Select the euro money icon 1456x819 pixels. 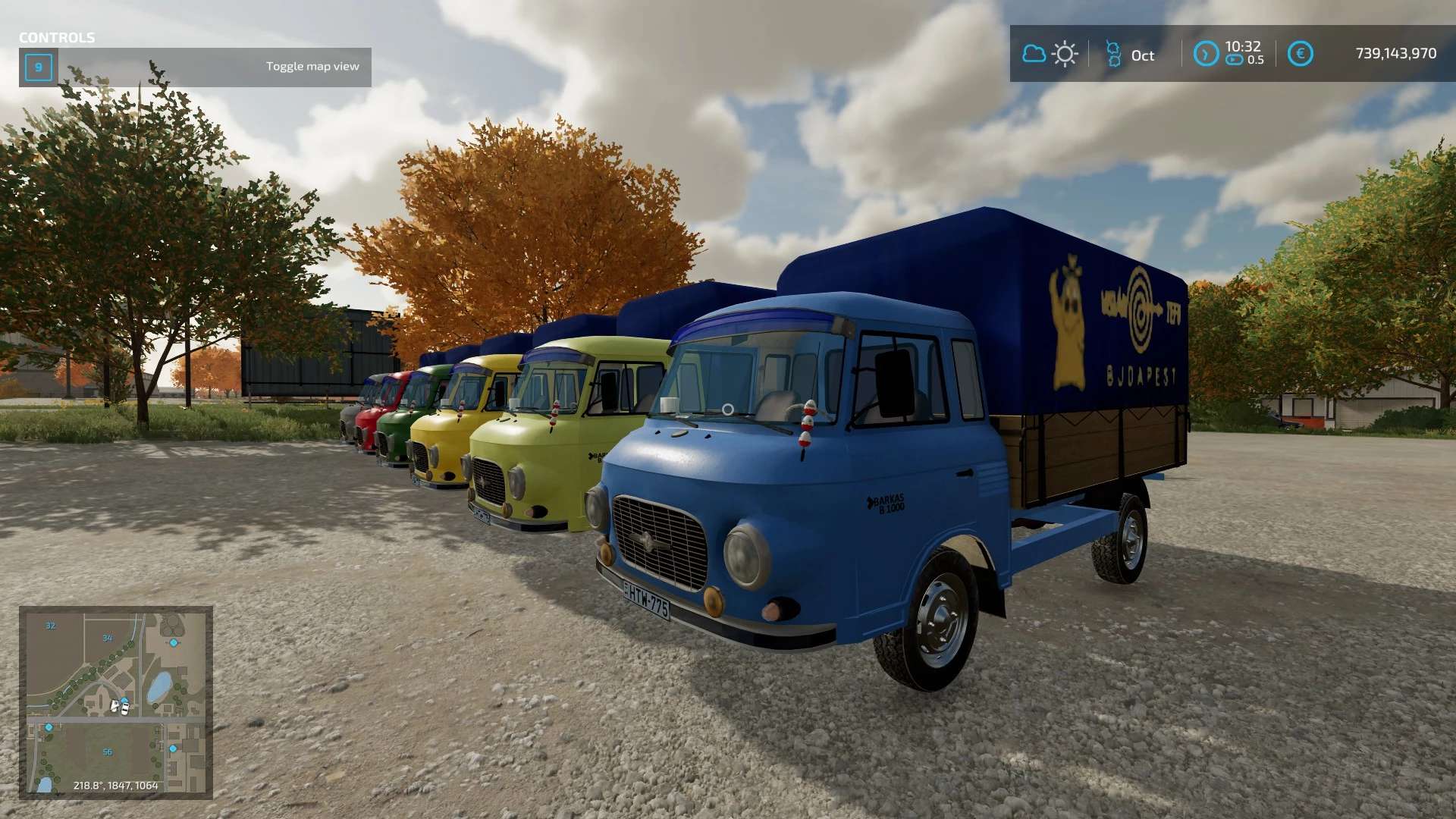pos(1300,54)
